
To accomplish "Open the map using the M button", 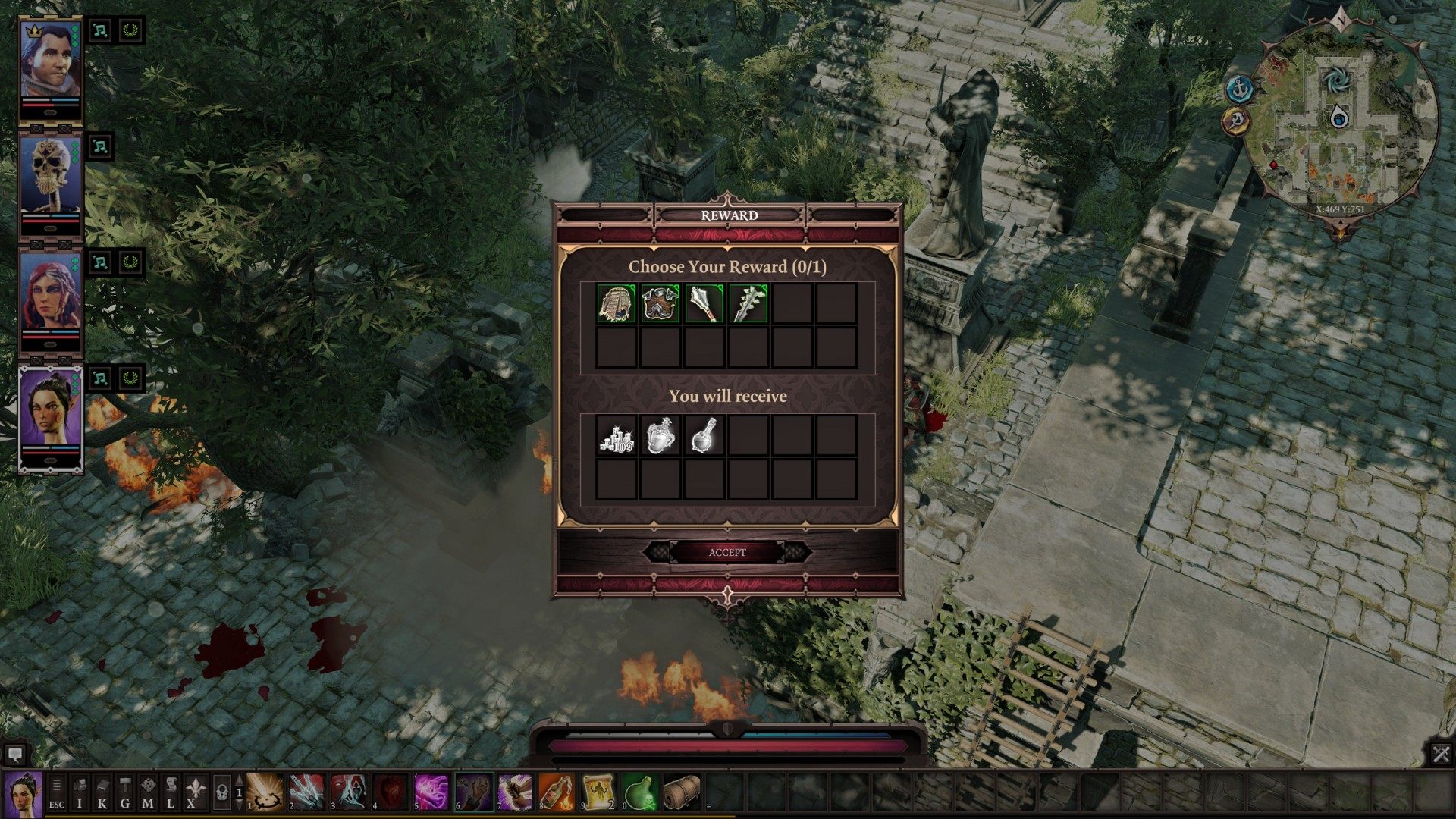I will [148, 792].
